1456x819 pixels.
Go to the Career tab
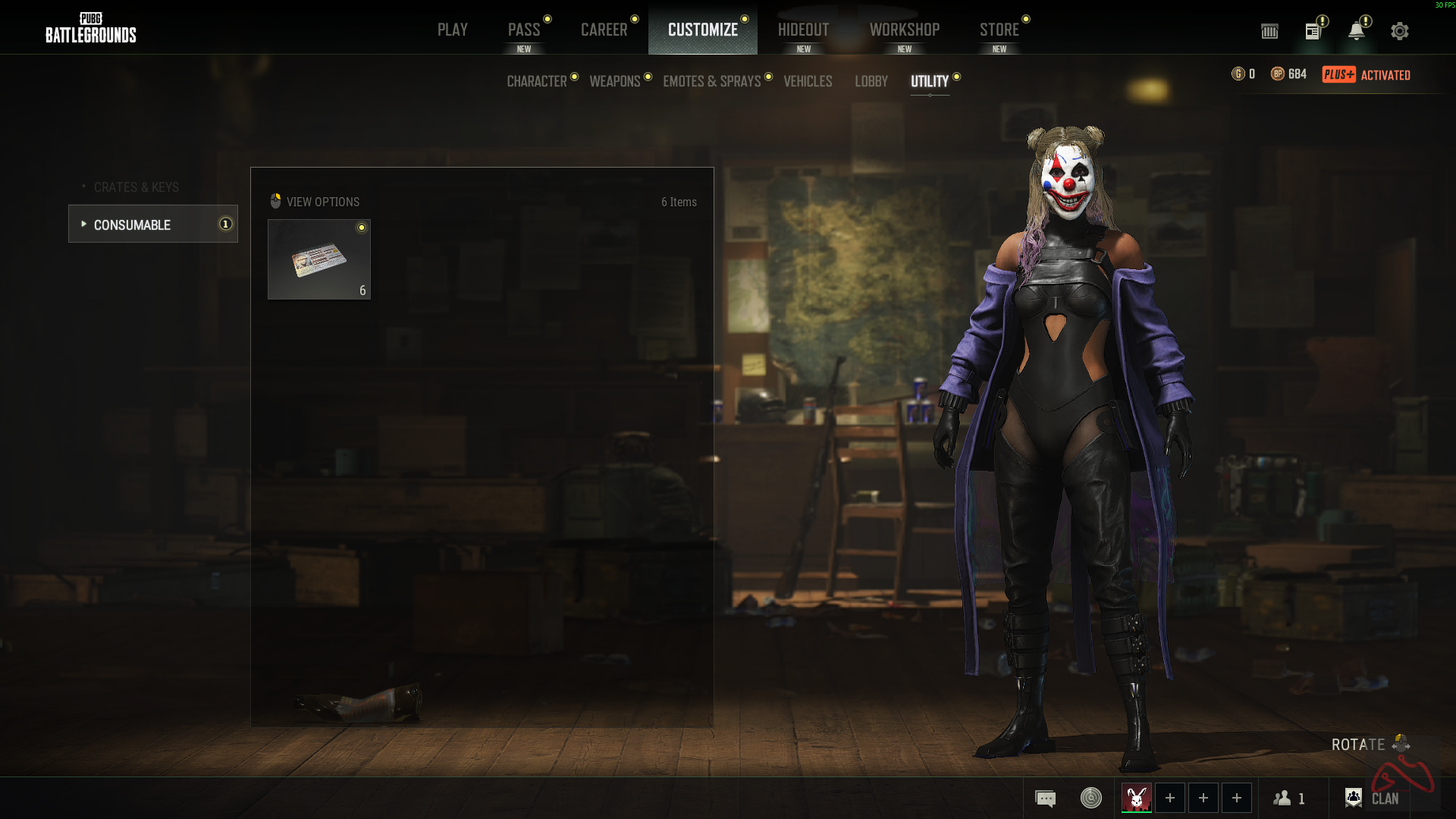click(604, 30)
